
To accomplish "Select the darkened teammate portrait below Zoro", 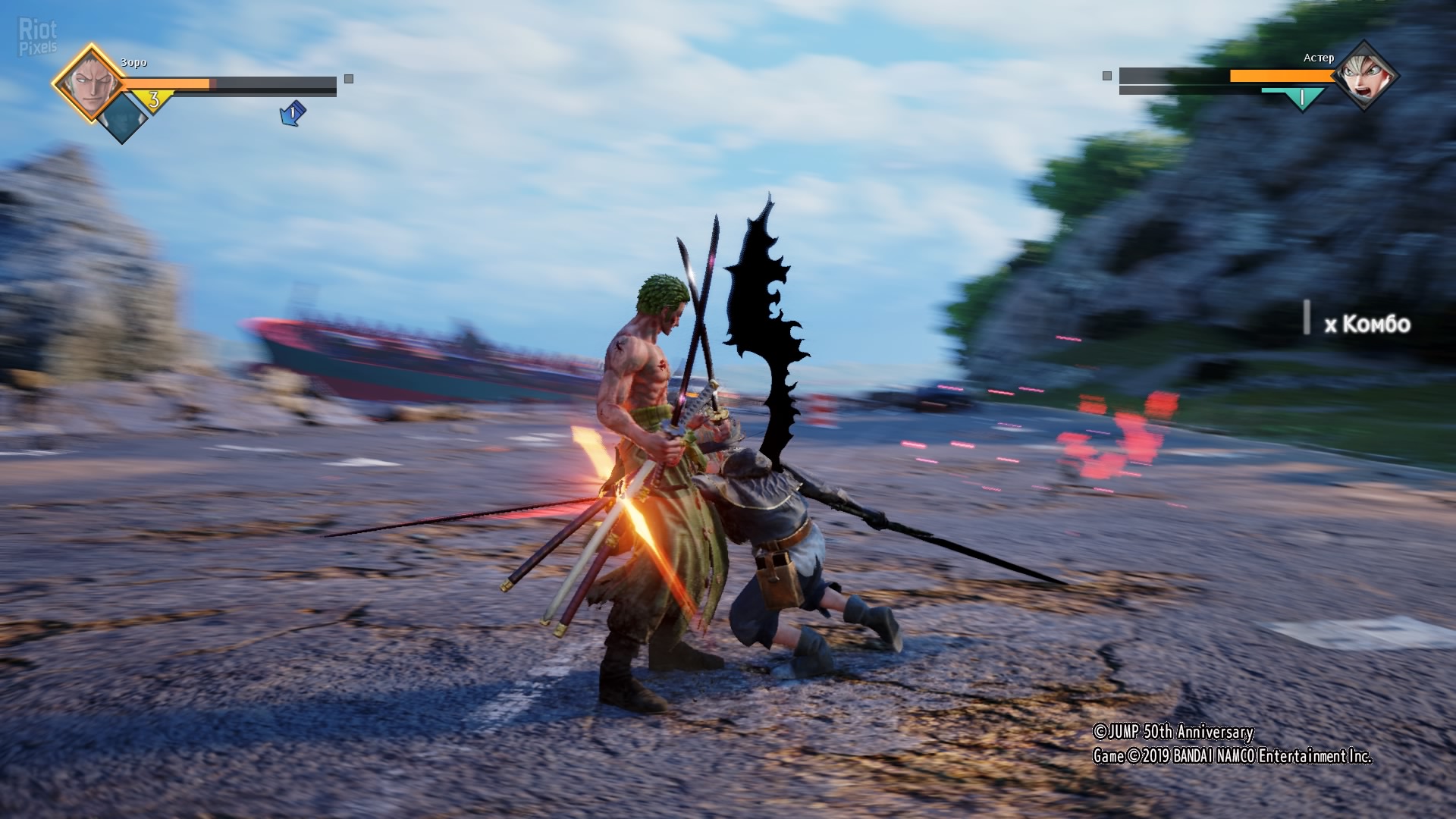I will coord(121,118).
